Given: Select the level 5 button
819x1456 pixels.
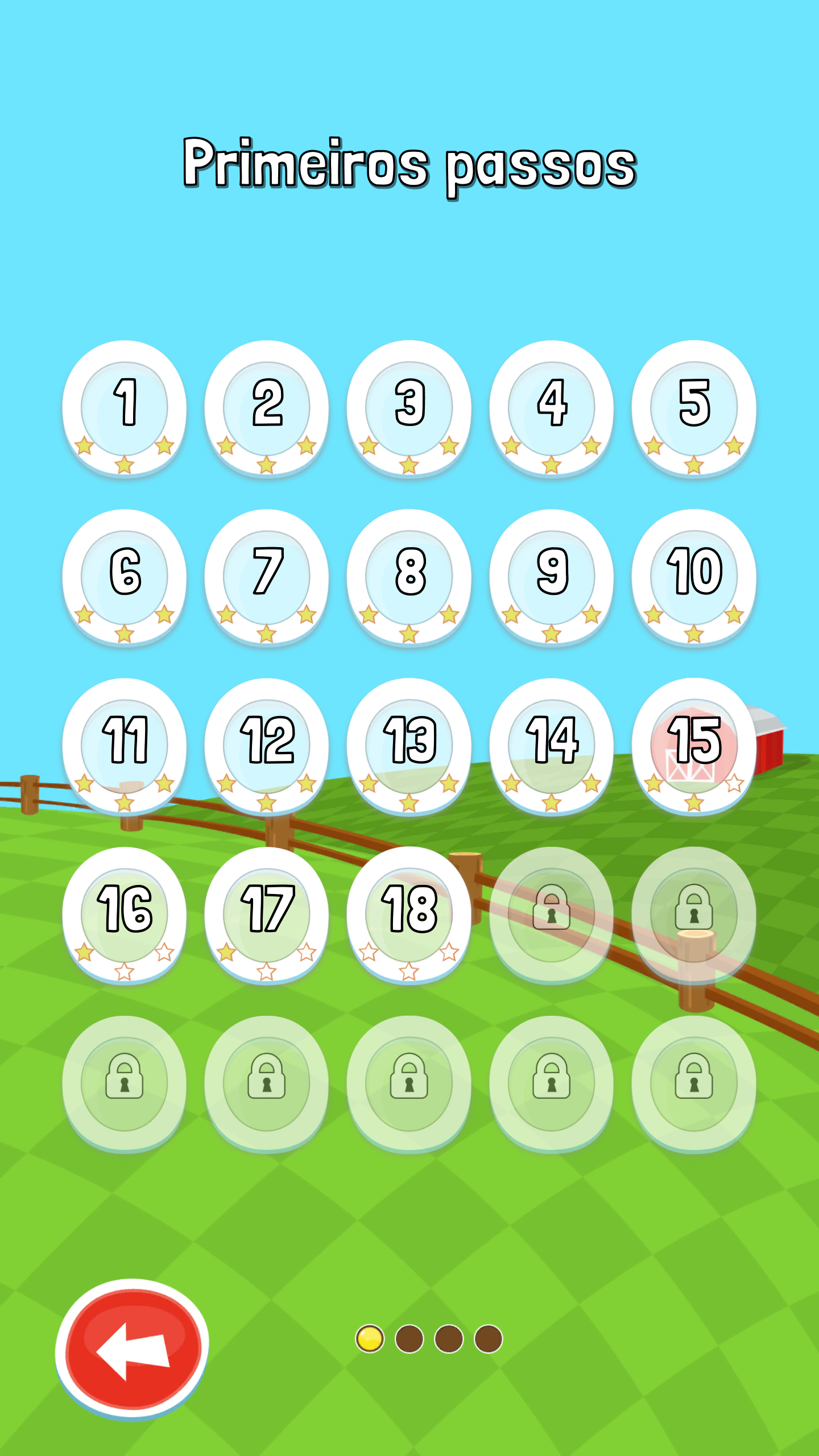Looking at the screenshot, I should point(693,407).
